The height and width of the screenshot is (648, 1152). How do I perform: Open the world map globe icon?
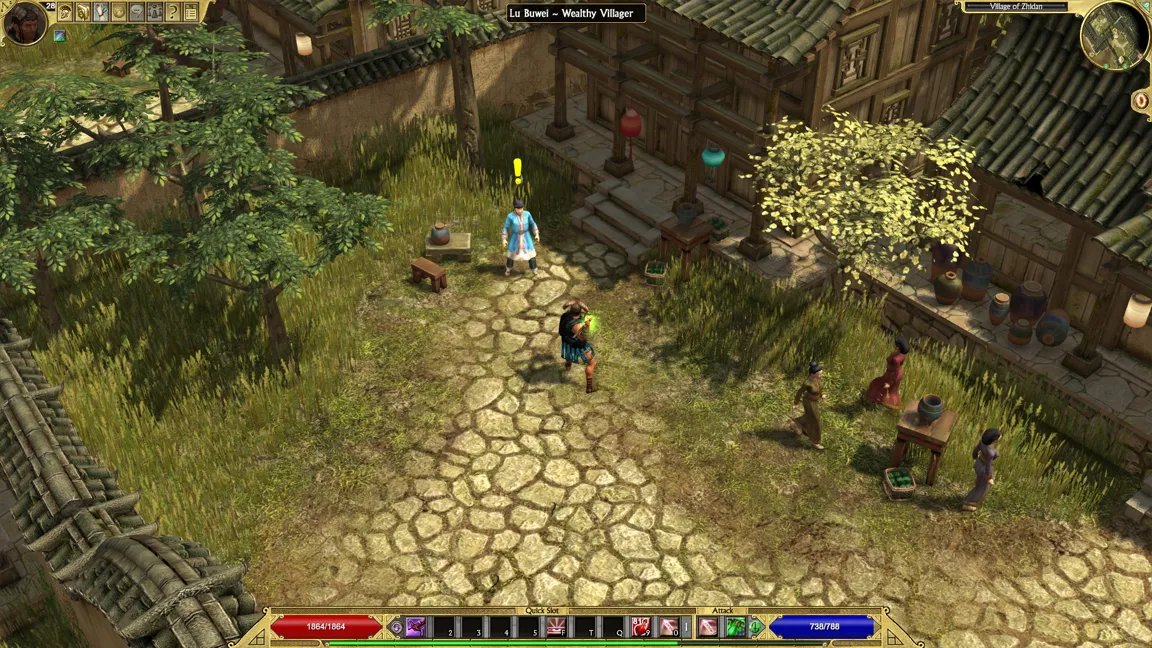coord(119,12)
